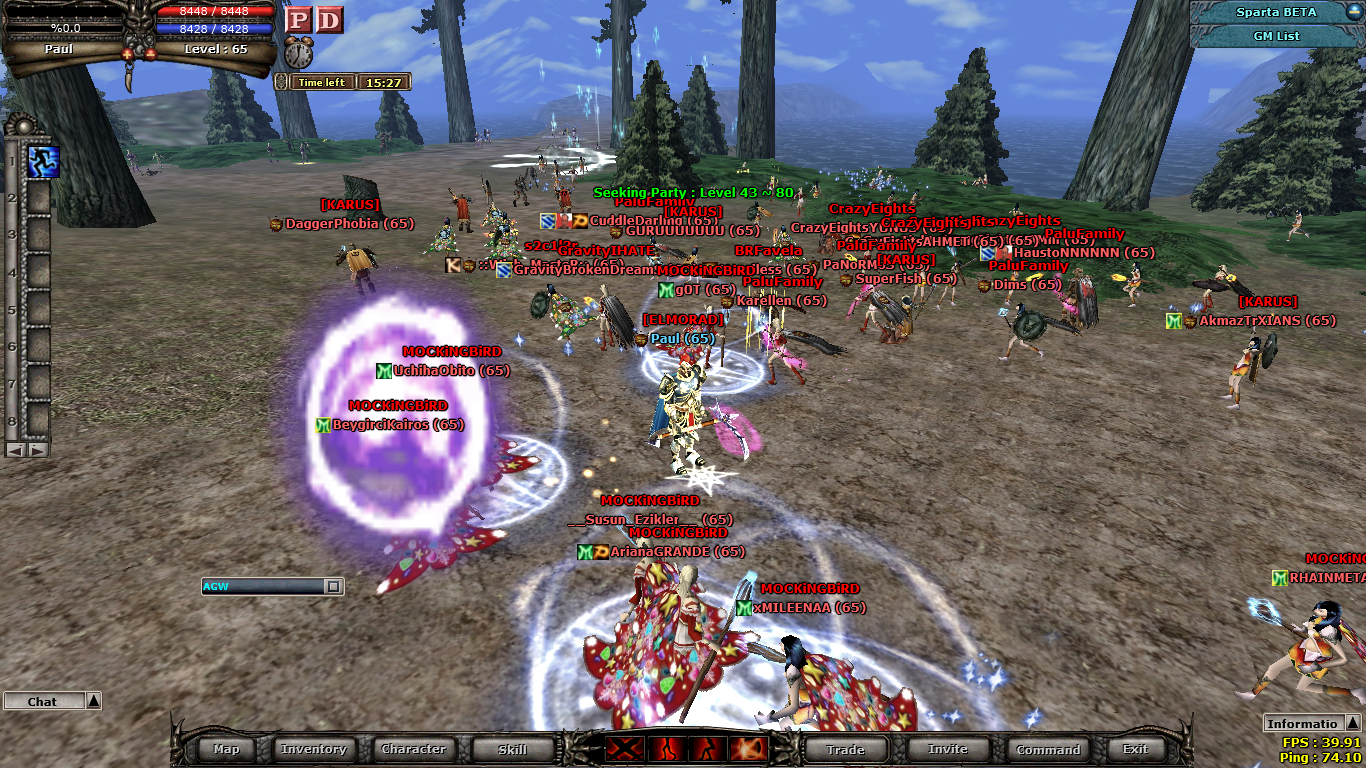Click the red P button

point(298,20)
